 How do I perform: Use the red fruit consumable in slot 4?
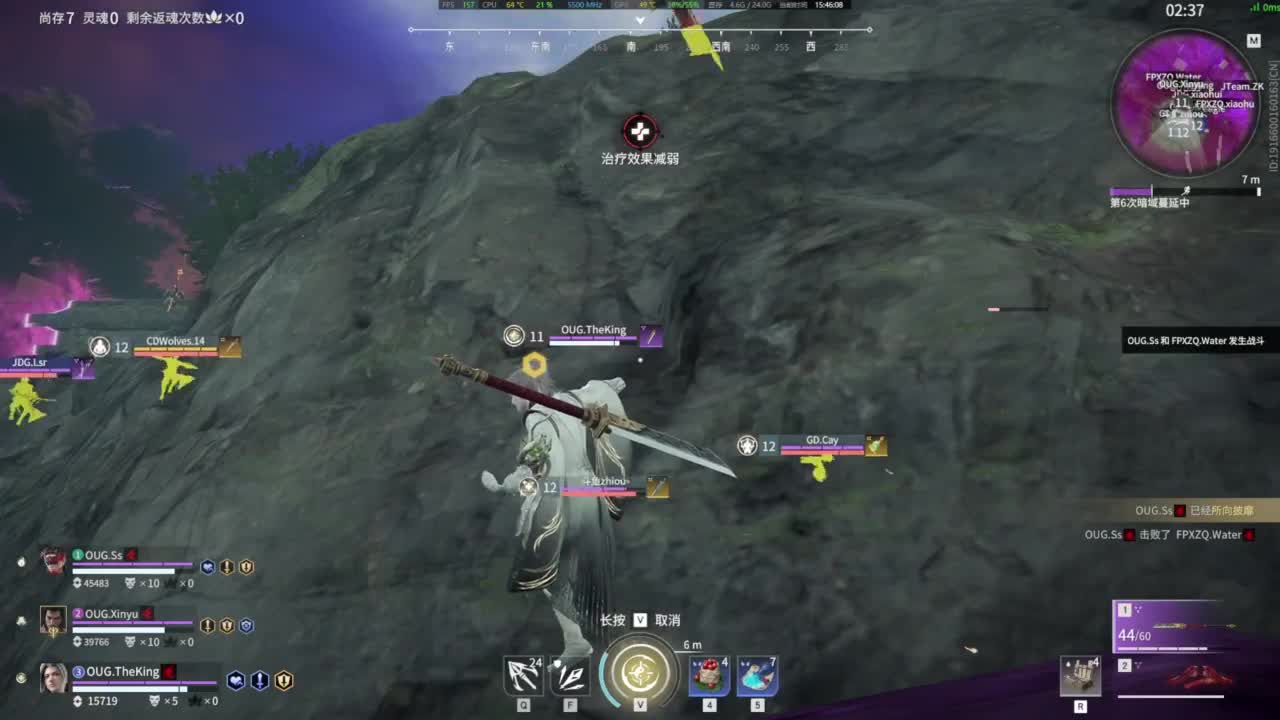coord(710,676)
